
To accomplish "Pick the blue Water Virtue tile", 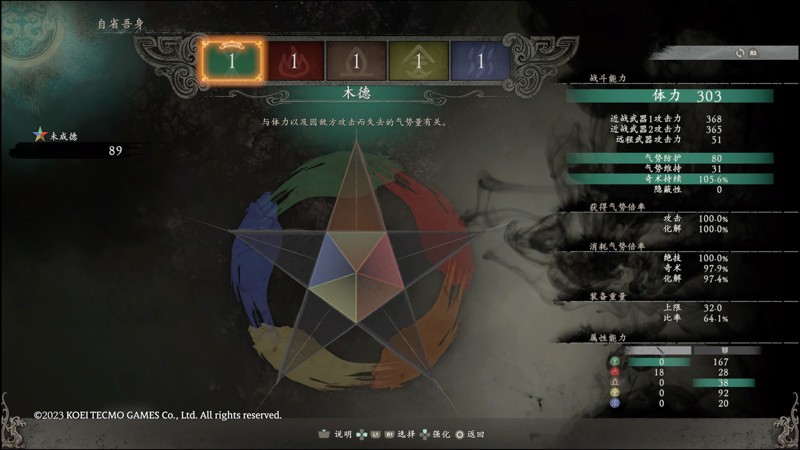I will click(x=480, y=61).
